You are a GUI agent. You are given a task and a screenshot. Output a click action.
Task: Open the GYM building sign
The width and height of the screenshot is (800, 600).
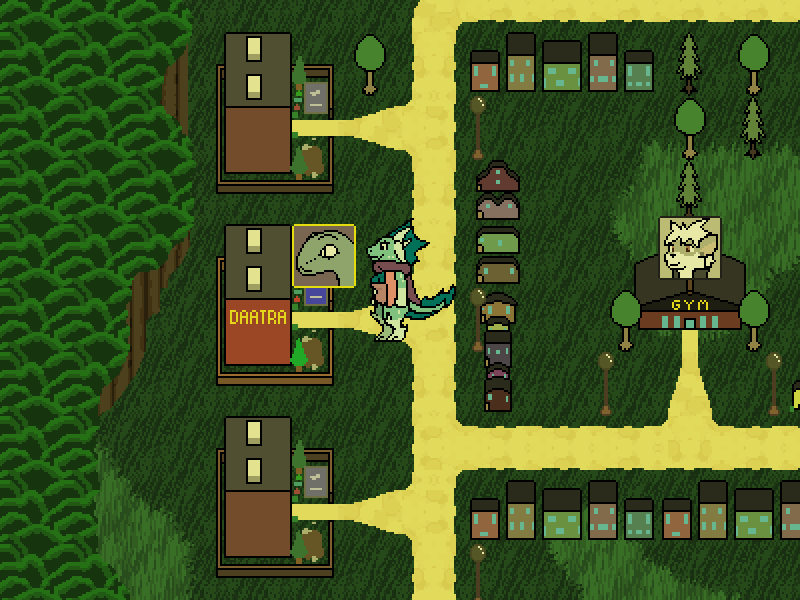coord(690,304)
